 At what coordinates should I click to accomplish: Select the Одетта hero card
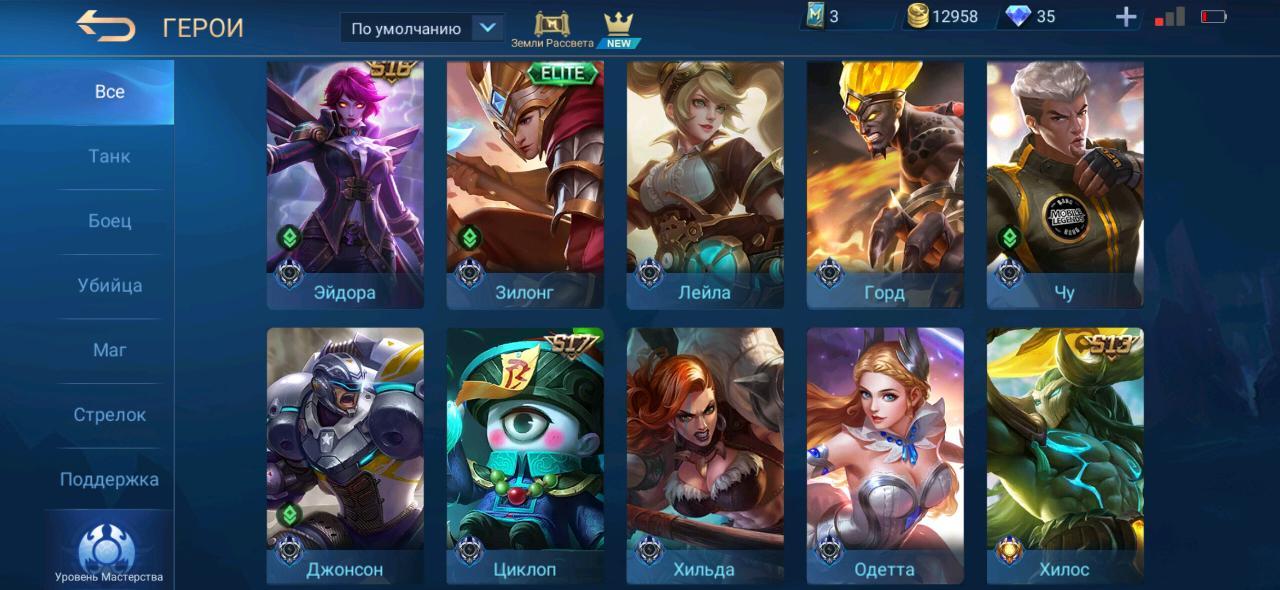tap(885, 456)
